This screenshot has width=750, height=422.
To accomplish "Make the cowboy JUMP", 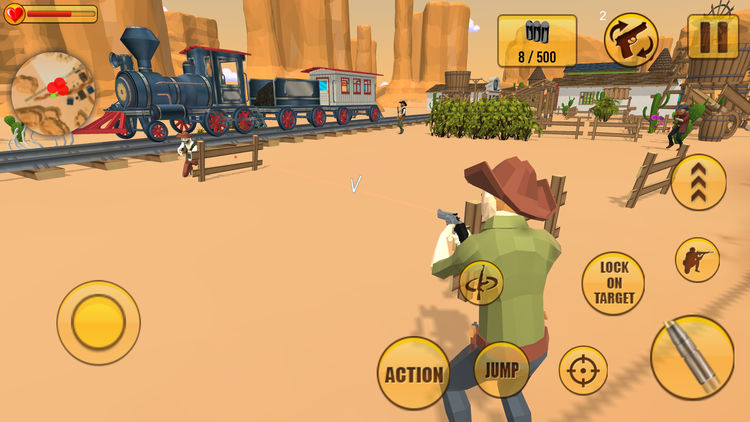I will click(x=501, y=370).
